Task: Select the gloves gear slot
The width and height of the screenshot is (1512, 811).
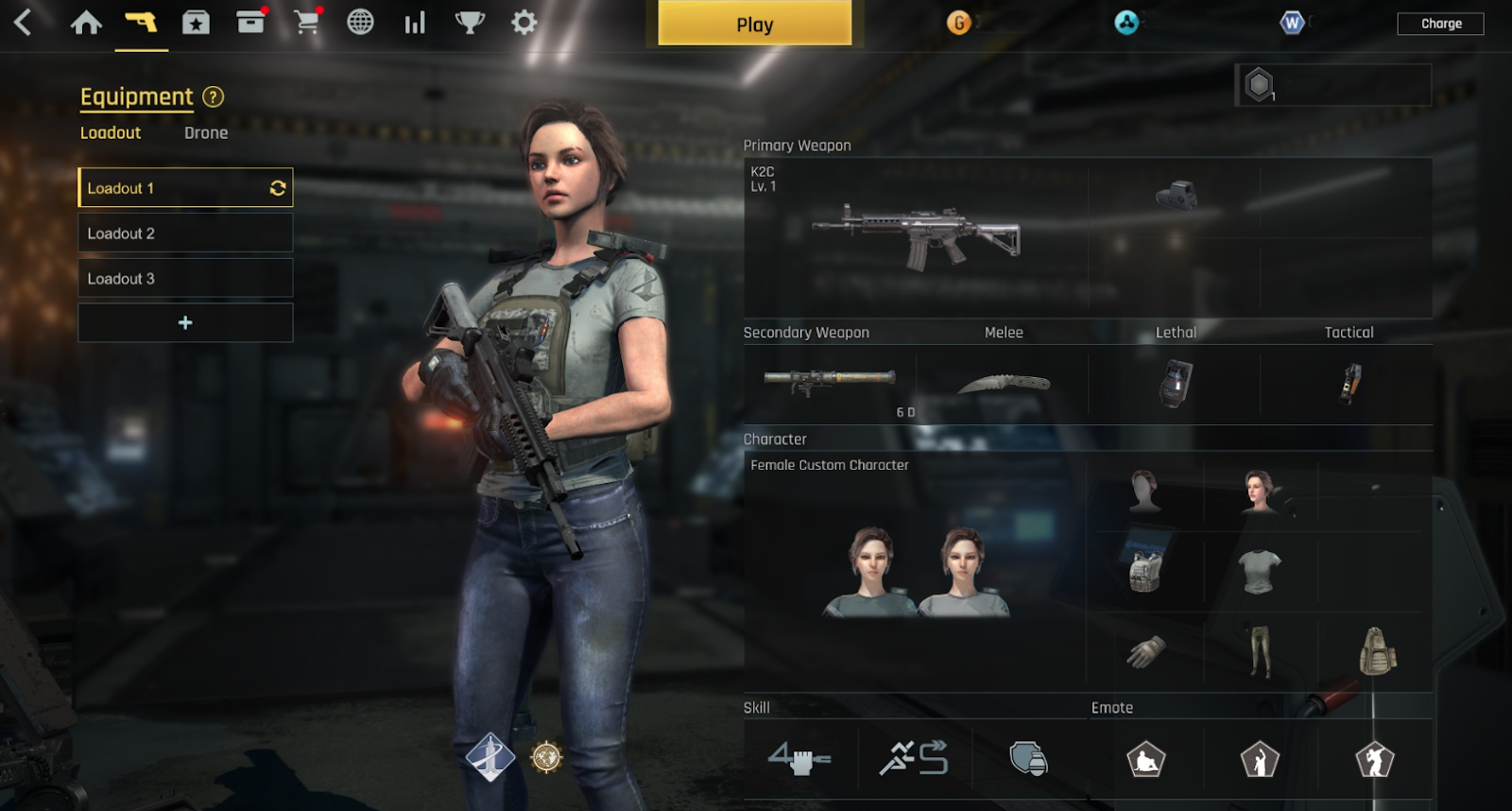Action: coord(1145,651)
